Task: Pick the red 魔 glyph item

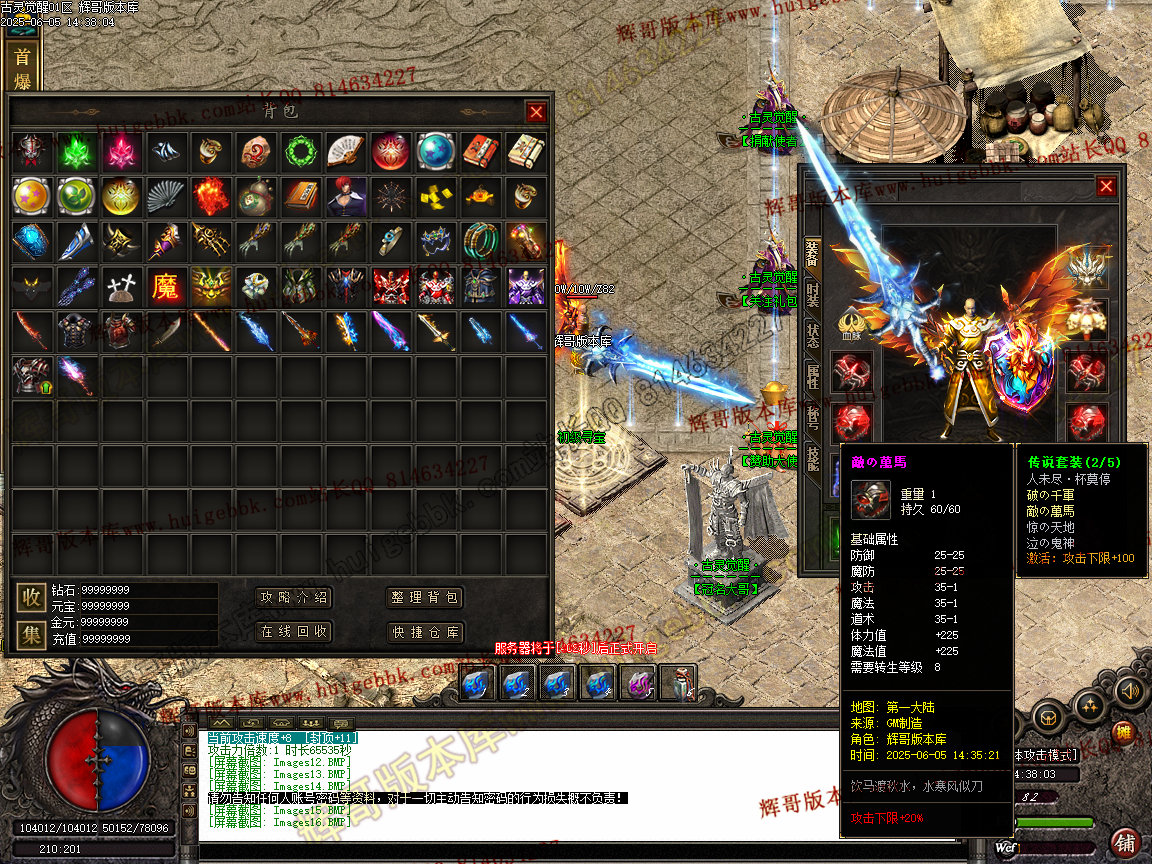Action: 166,286
